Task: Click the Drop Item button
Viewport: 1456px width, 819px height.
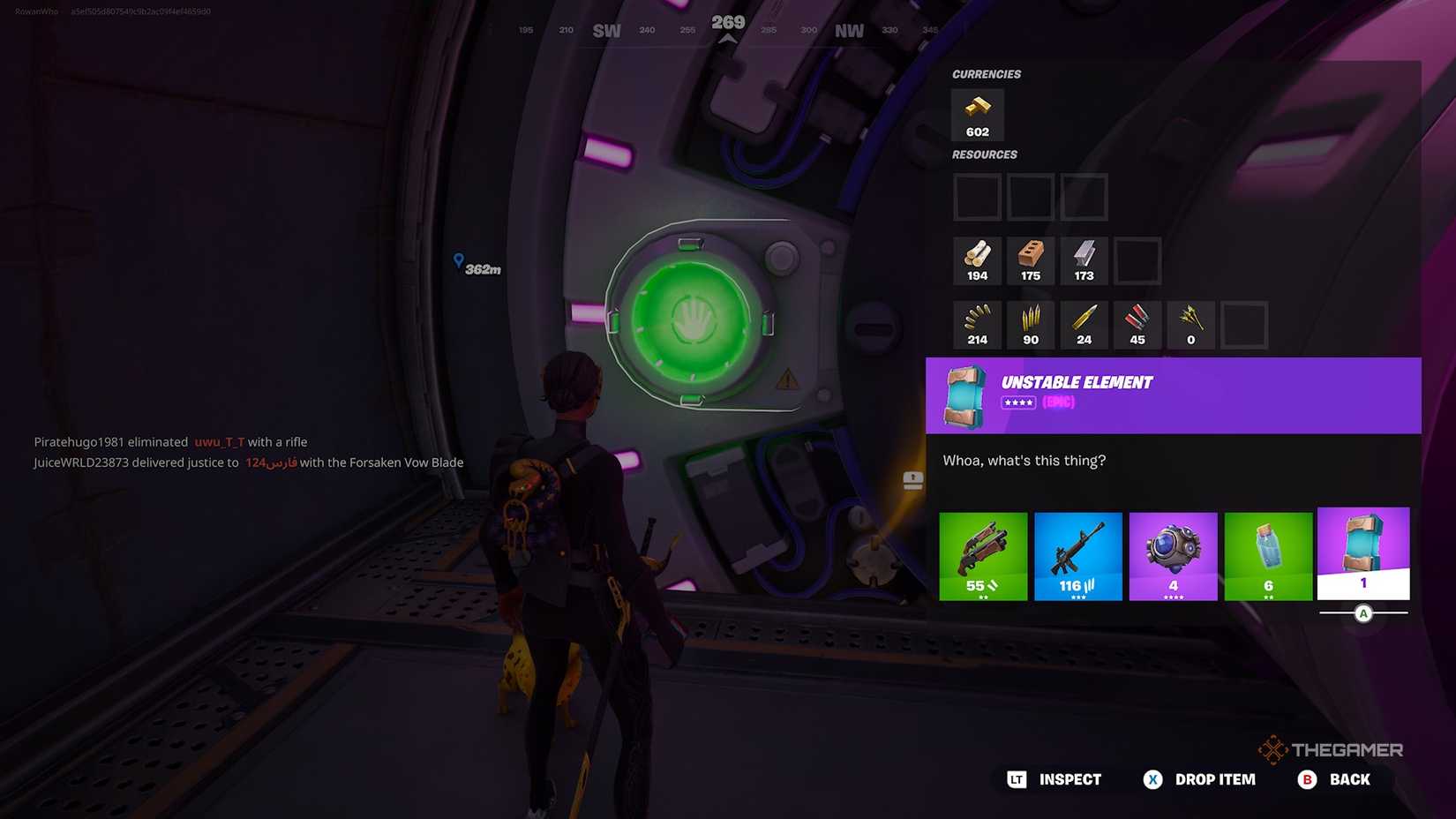Action: point(1200,779)
